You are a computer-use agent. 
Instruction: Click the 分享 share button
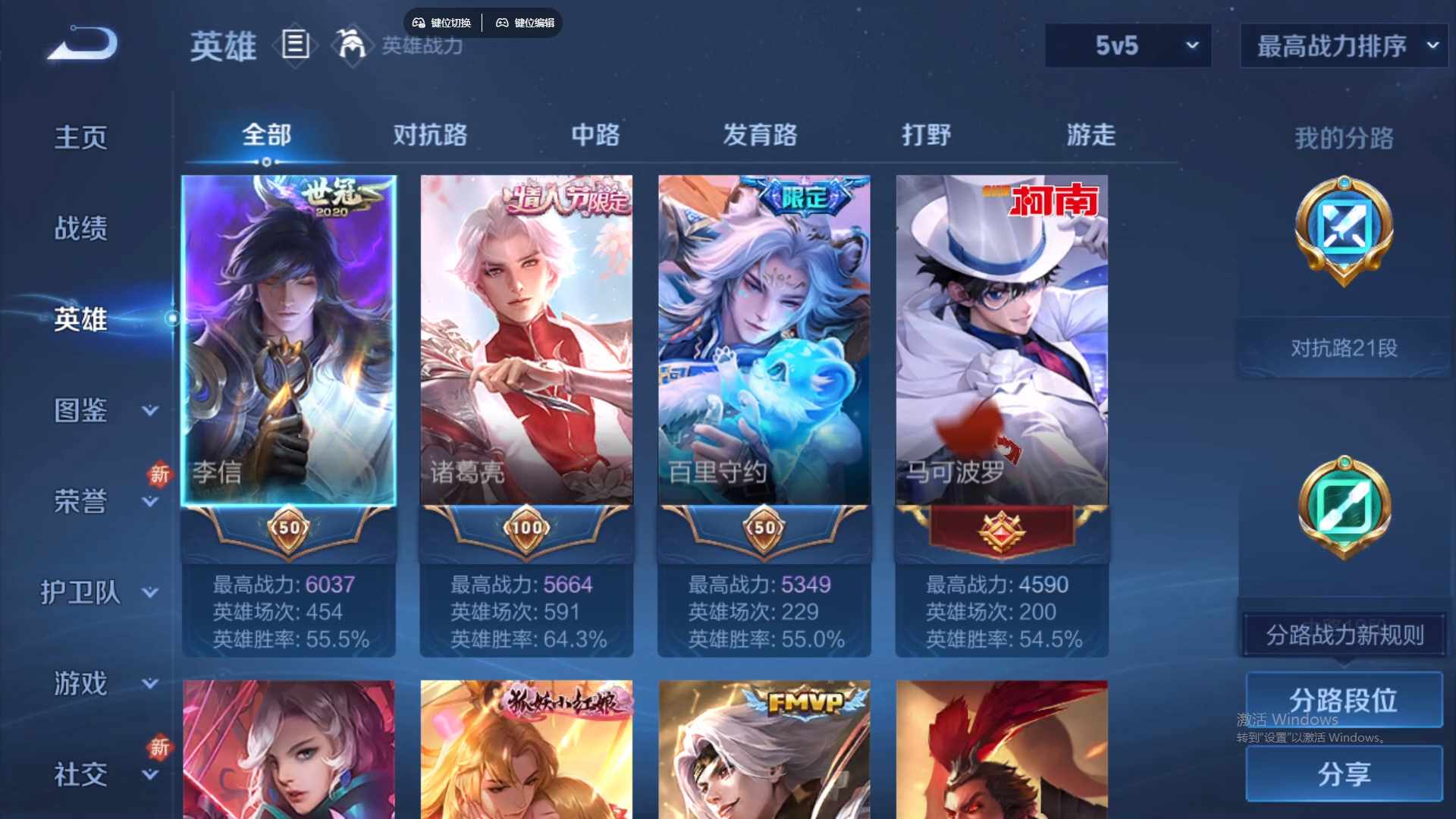1344,775
